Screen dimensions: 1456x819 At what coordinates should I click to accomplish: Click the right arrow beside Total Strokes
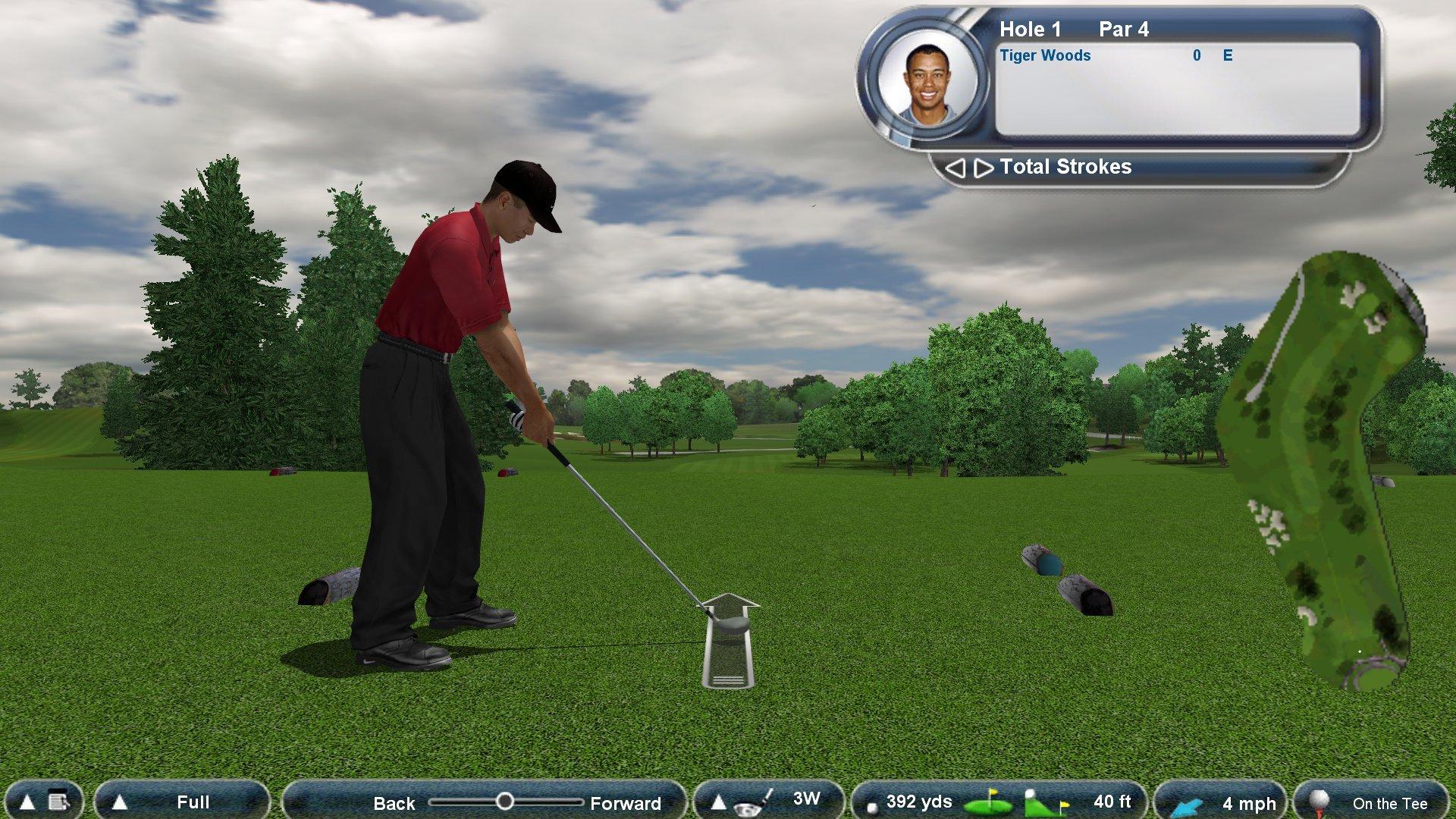pyautogui.click(x=983, y=168)
